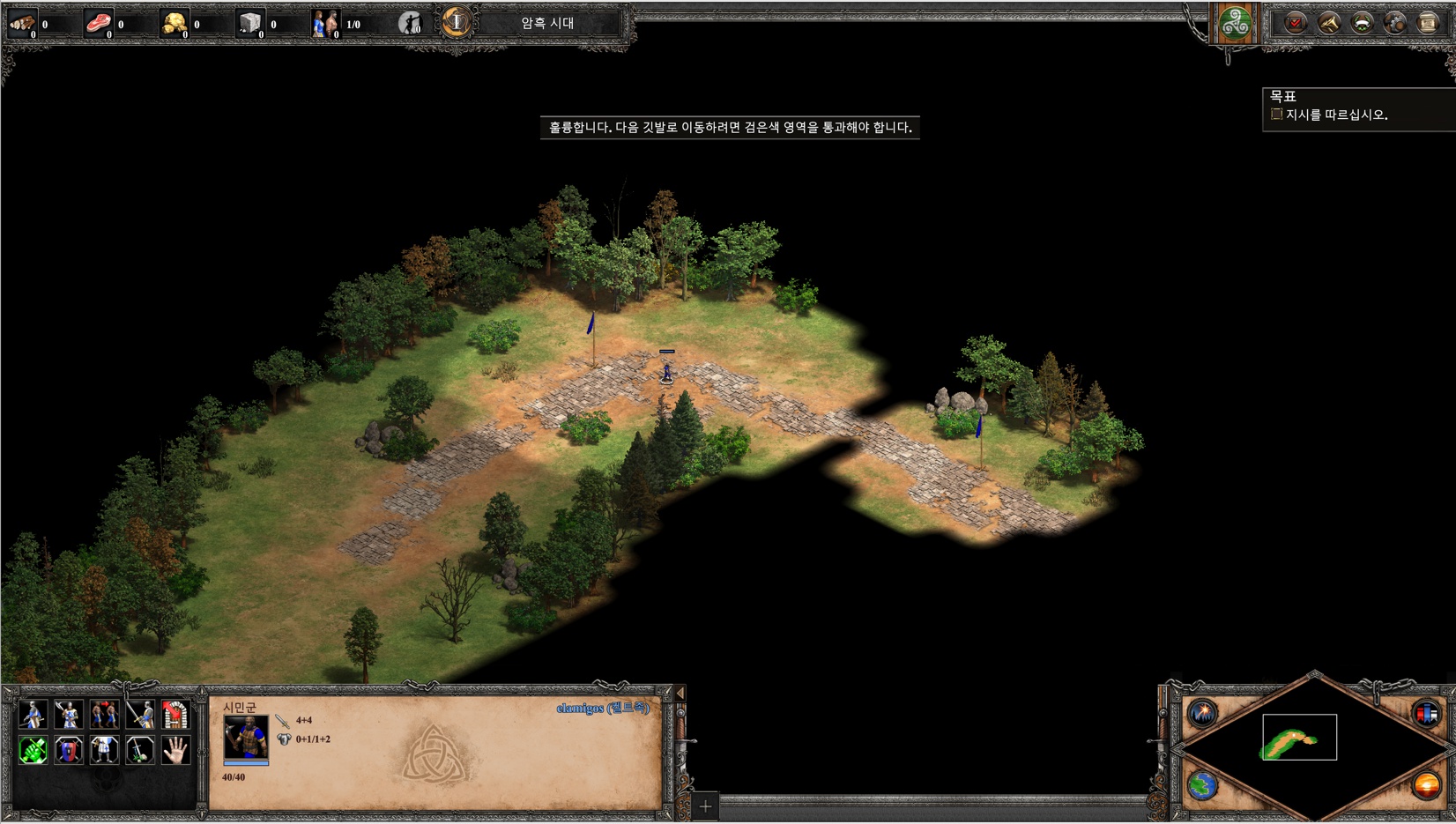Click the green Celtic civilization emblem
The height and width of the screenshot is (824, 1456).
coord(1235,24)
